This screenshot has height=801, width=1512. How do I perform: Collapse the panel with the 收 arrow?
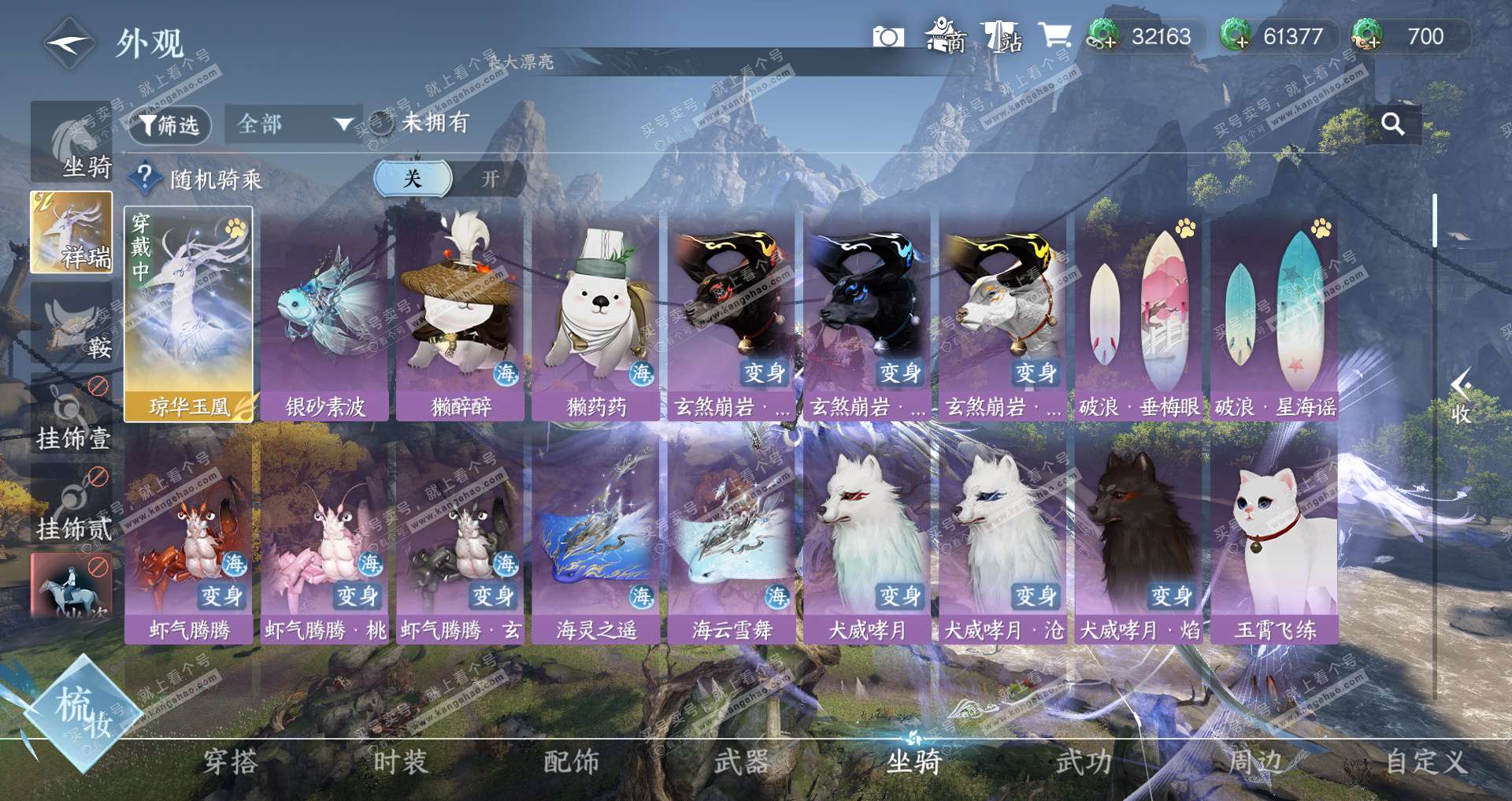(1461, 396)
